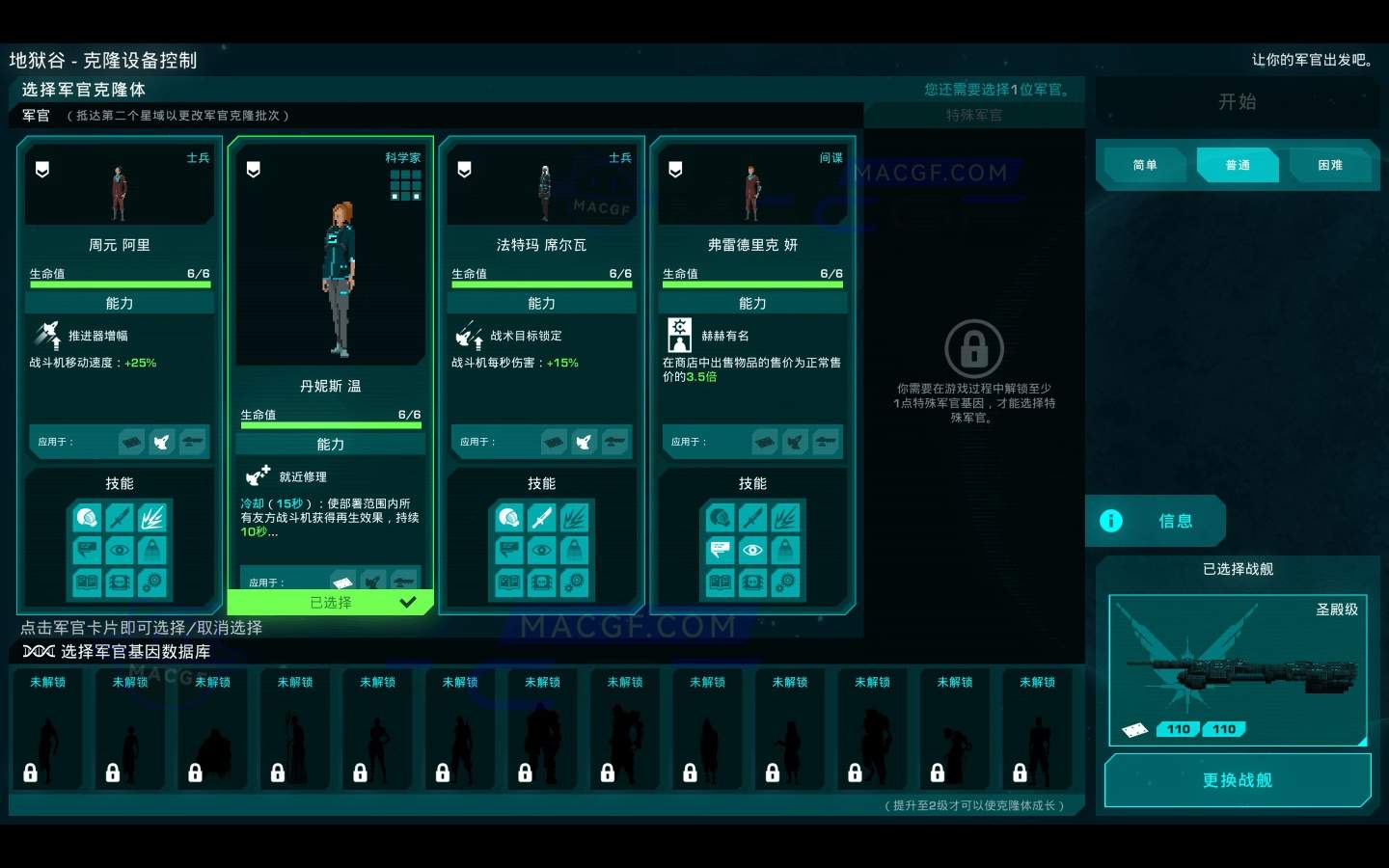Switch to the 特殊军官 tab
The height and width of the screenshot is (868, 1389).
(x=974, y=114)
